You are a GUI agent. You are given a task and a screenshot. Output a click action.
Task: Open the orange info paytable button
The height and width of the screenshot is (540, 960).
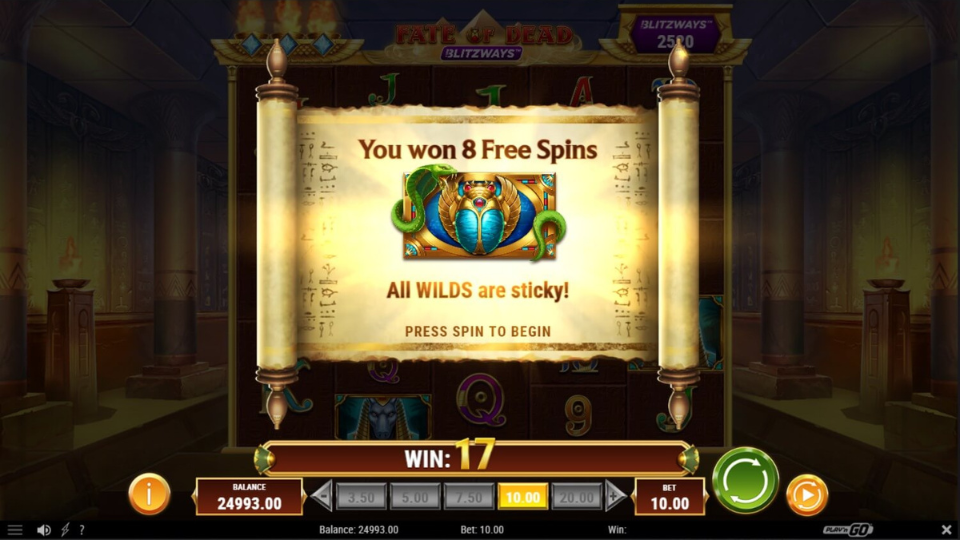coord(149,494)
